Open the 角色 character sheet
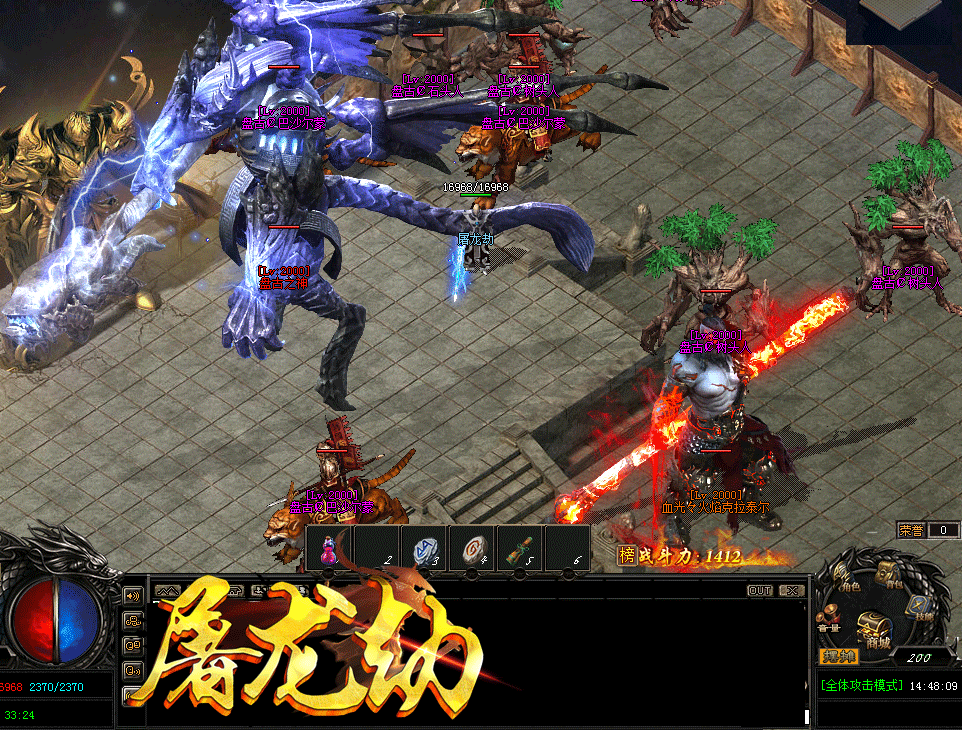Screen dimensions: 962x730 (x=846, y=580)
